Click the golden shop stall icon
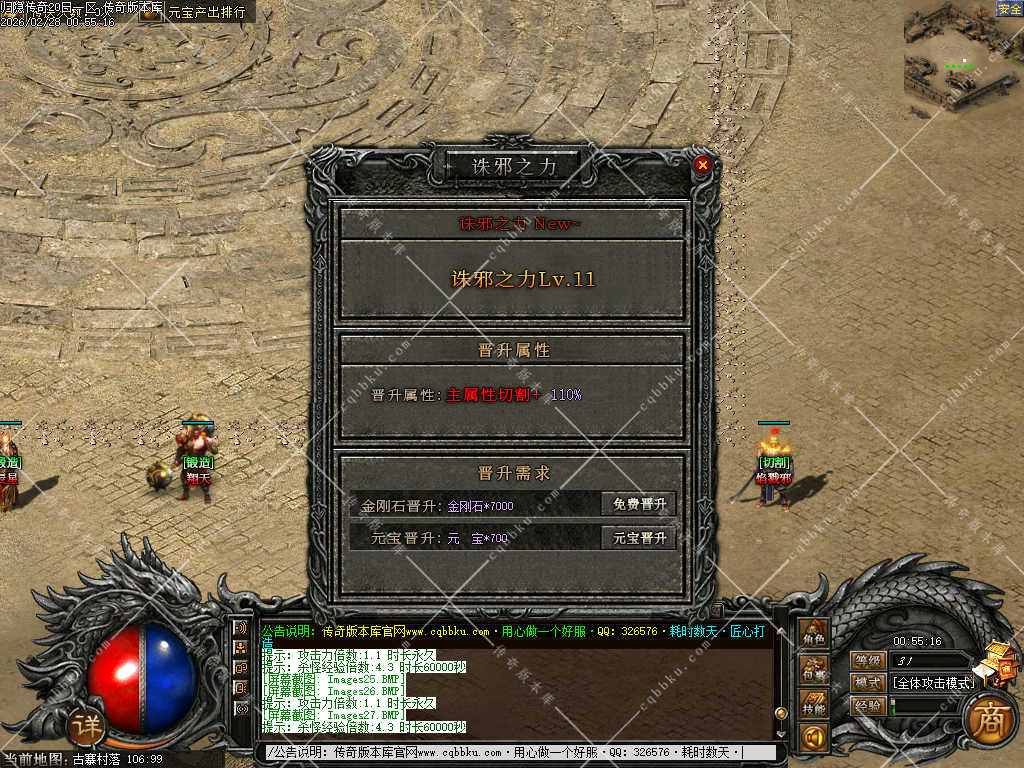The image size is (1024, 768). pyautogui.click(x=1000, y=661)
